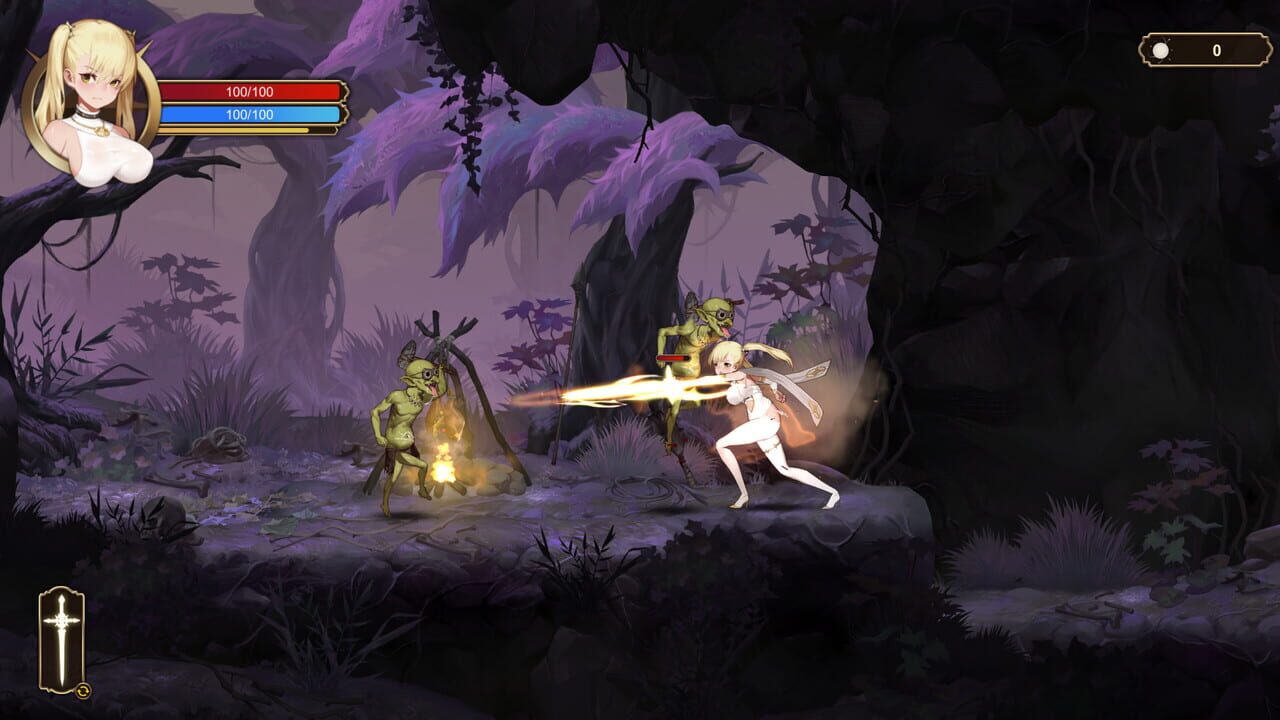Click the yellow stamina bar under the mana bar
1280x720 pixels.
pyautogui.click(x=240, y=131)
